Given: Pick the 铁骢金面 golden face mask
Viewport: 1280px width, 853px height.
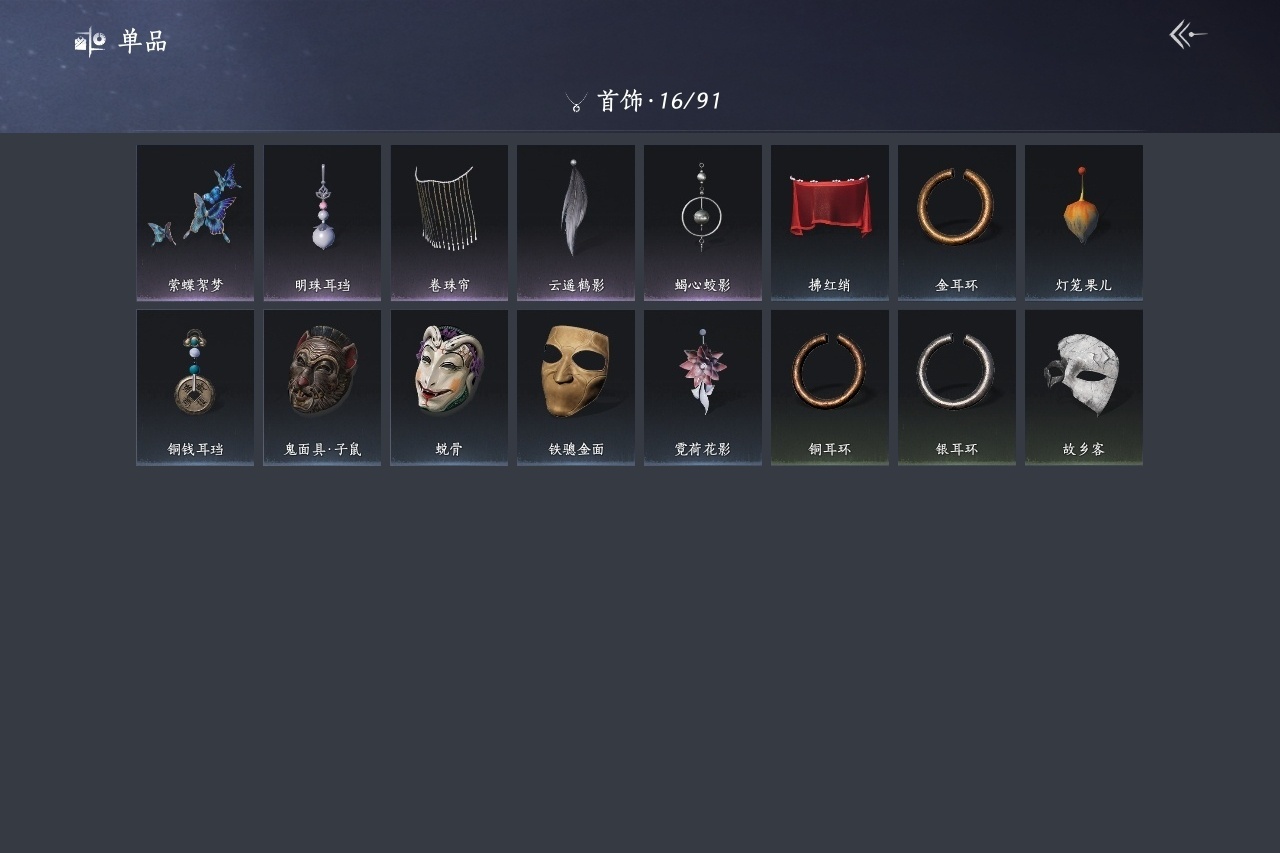Looking at the screenshot, I should (x=576, y=387).
